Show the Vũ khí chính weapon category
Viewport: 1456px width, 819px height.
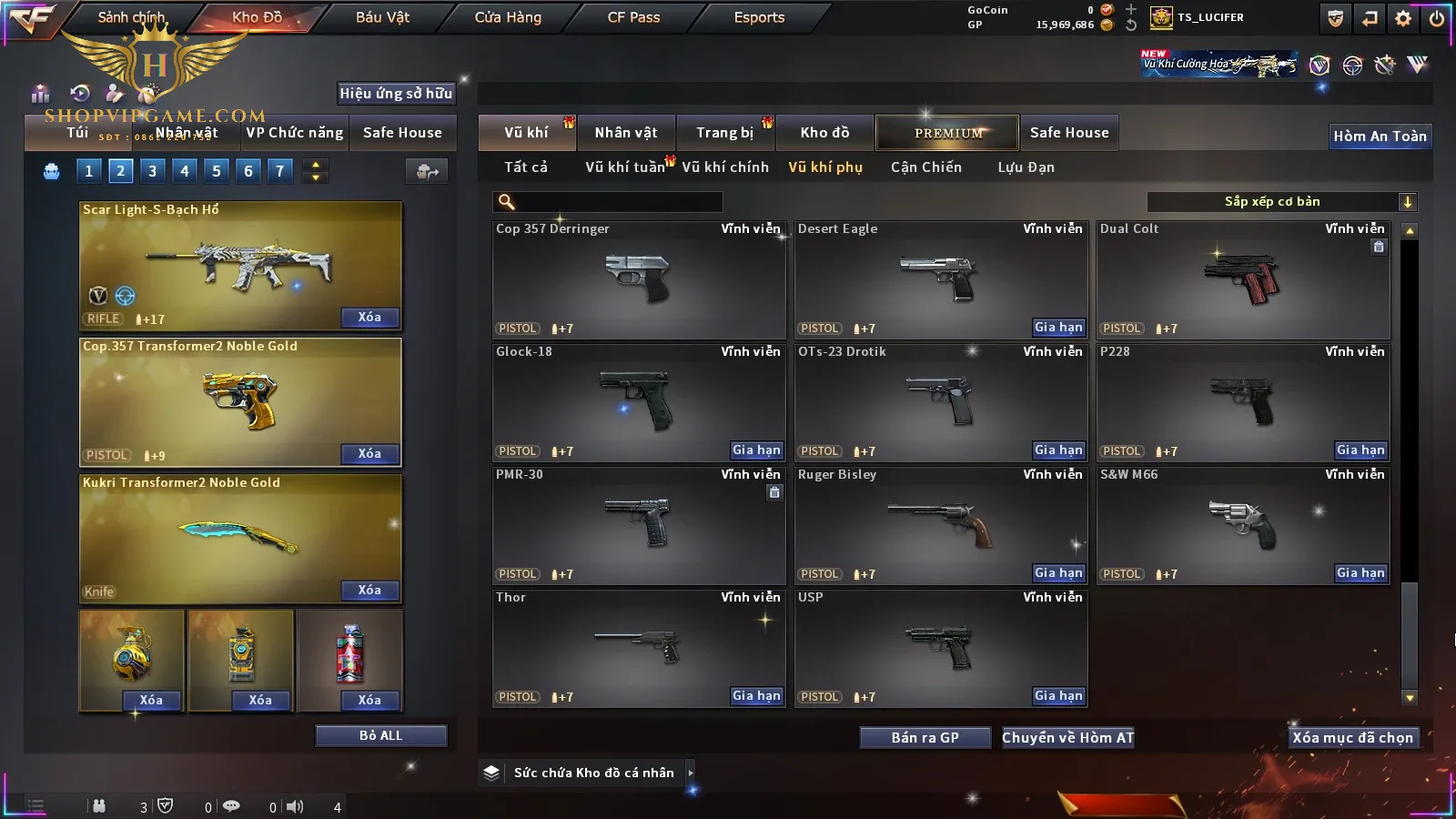pyautogui.click(x=725, y=167)
